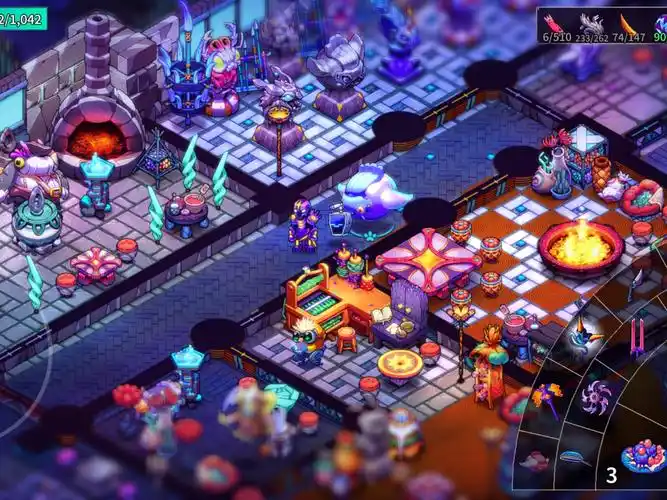Select the pink blob item slot
This screenshot has height=500, width=667.
536,461
